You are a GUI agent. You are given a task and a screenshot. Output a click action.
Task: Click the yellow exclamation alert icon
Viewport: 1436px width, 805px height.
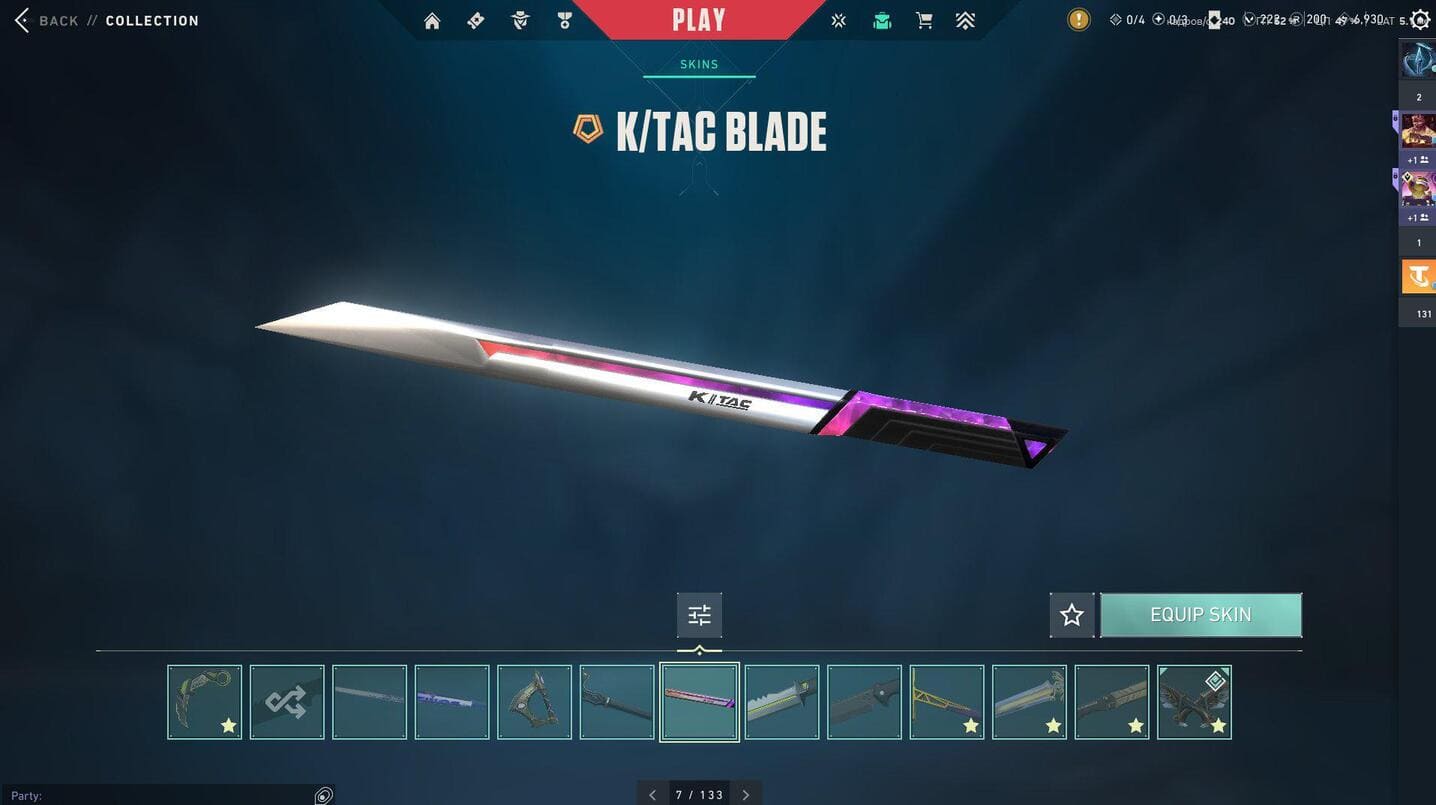pos(1079,20)
